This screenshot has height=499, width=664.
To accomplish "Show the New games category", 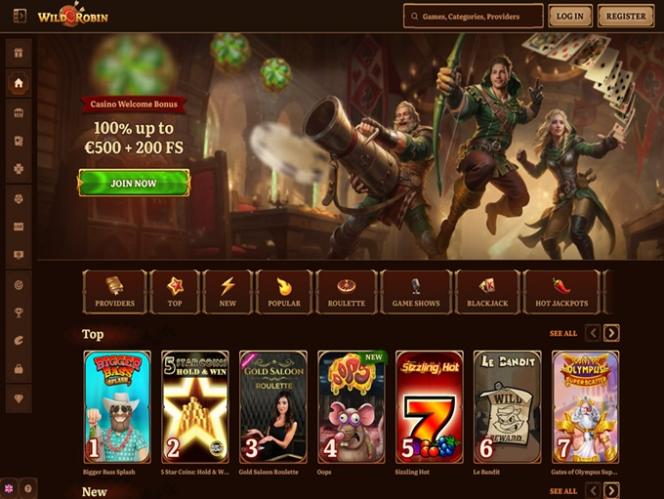I will 227,291.
